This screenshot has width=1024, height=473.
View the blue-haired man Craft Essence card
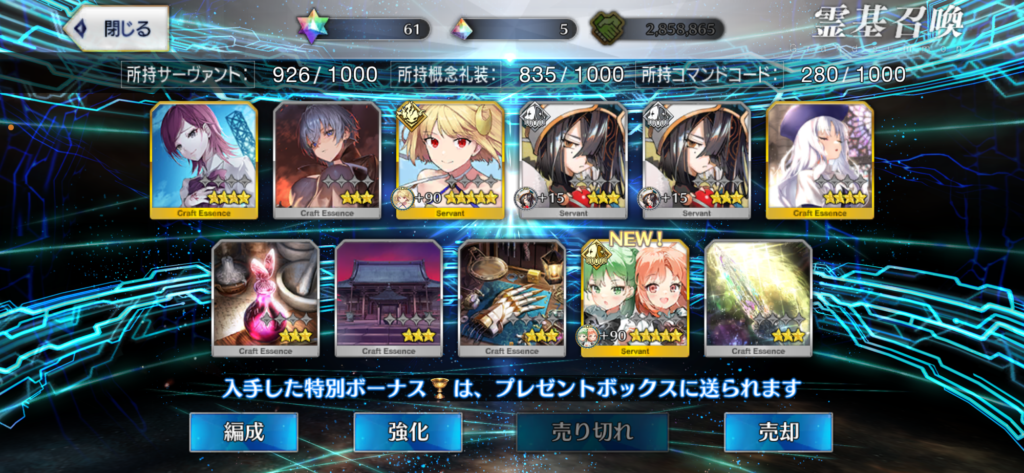pos(326,160)
